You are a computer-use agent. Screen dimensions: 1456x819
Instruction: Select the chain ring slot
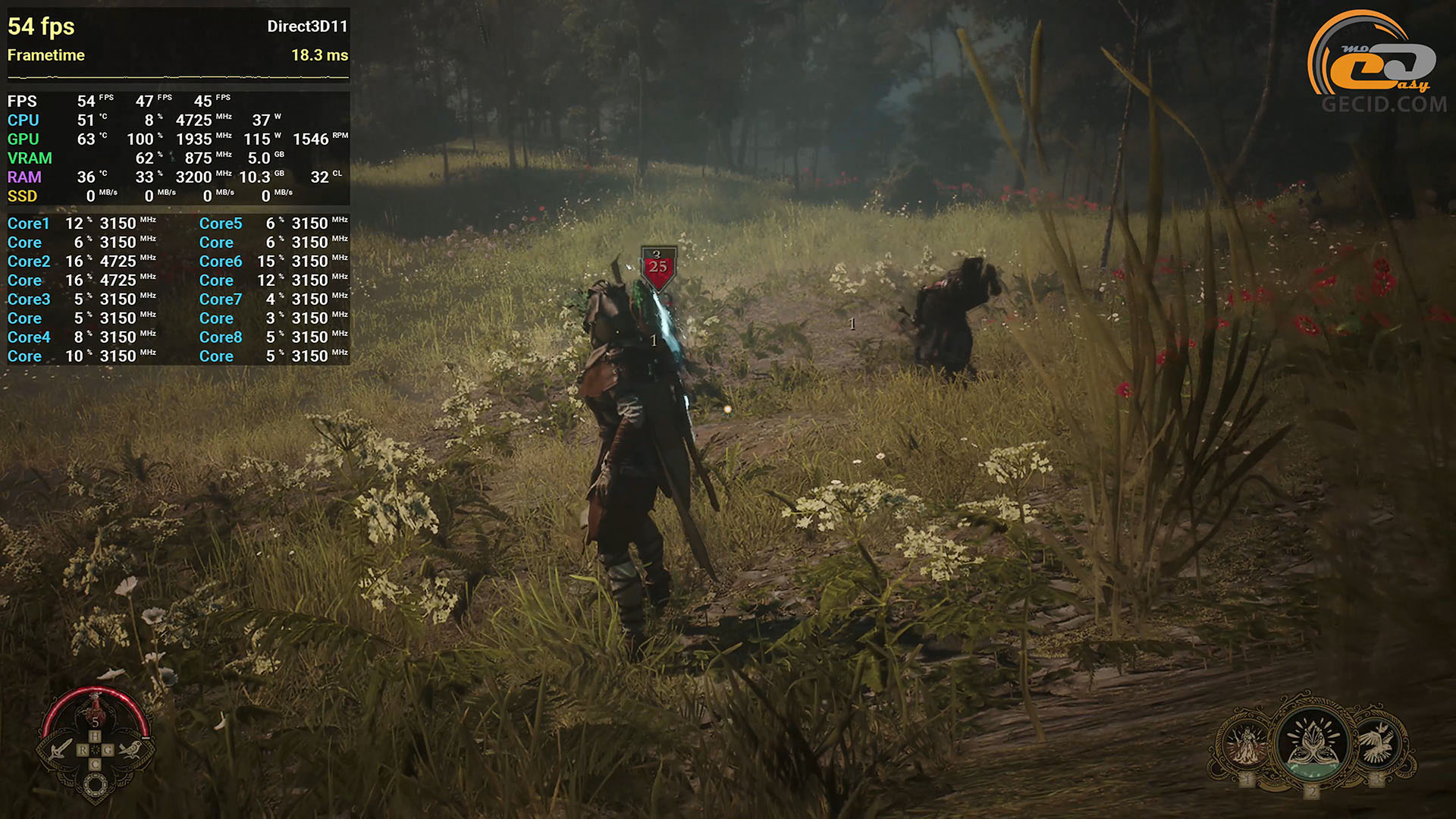point(96,787)
